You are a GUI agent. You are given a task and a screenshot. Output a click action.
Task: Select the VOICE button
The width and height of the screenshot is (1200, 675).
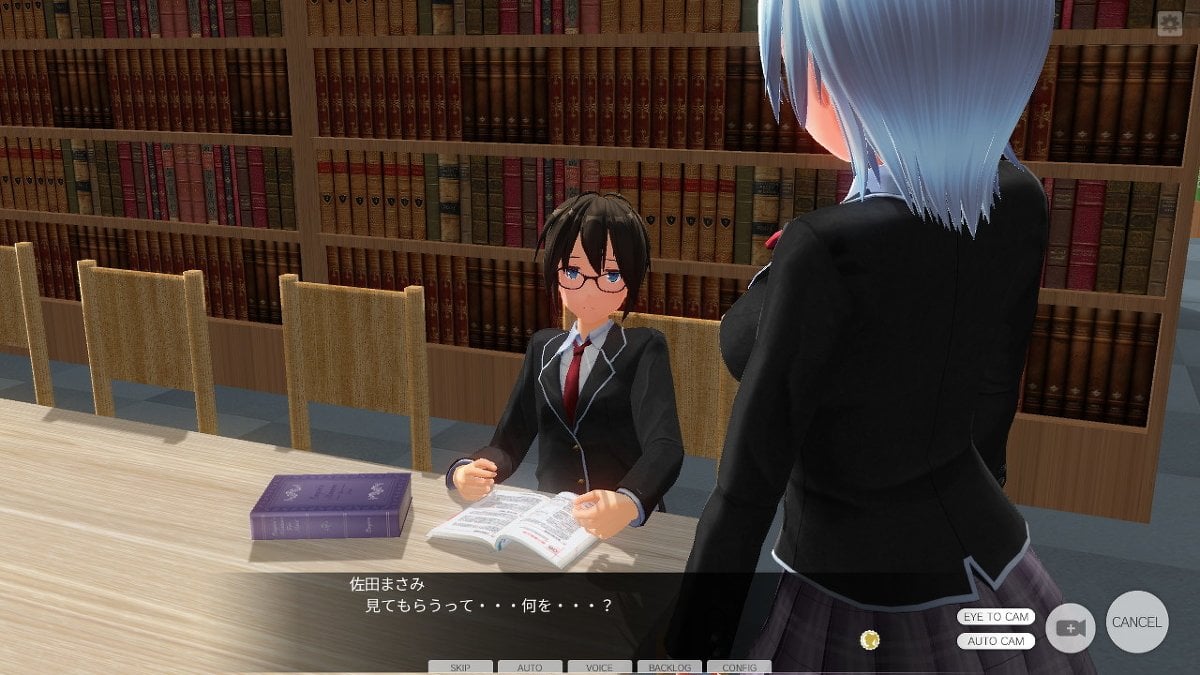pos(600,667)
